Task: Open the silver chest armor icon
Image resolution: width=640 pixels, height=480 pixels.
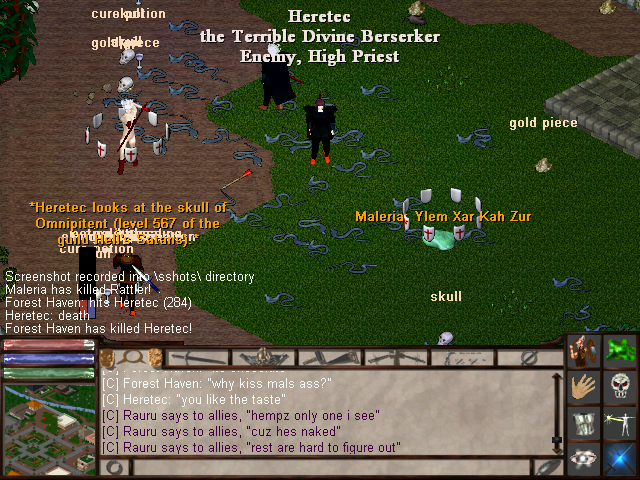Action: click(584, 423)
